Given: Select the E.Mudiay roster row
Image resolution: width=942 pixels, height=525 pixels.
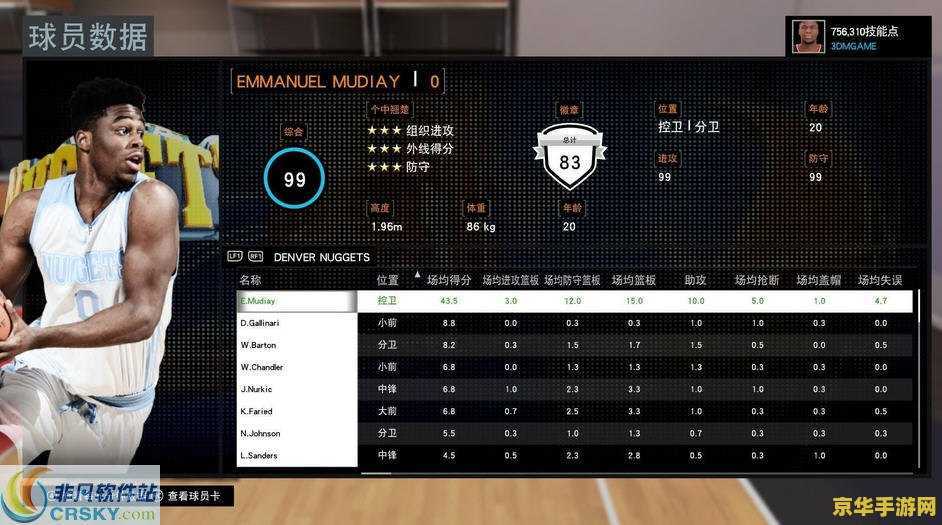Looking at the screenshot, I should (x=297, y=301).
